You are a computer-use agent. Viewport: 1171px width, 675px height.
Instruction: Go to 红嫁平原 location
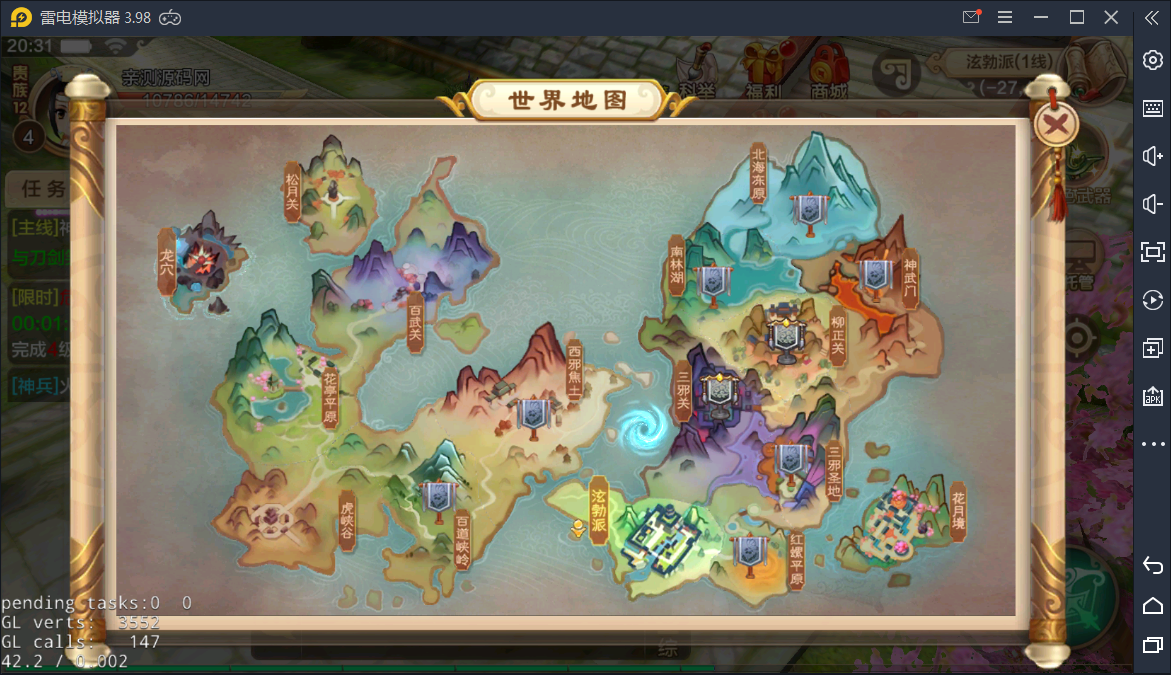click(x=796, y=561)
